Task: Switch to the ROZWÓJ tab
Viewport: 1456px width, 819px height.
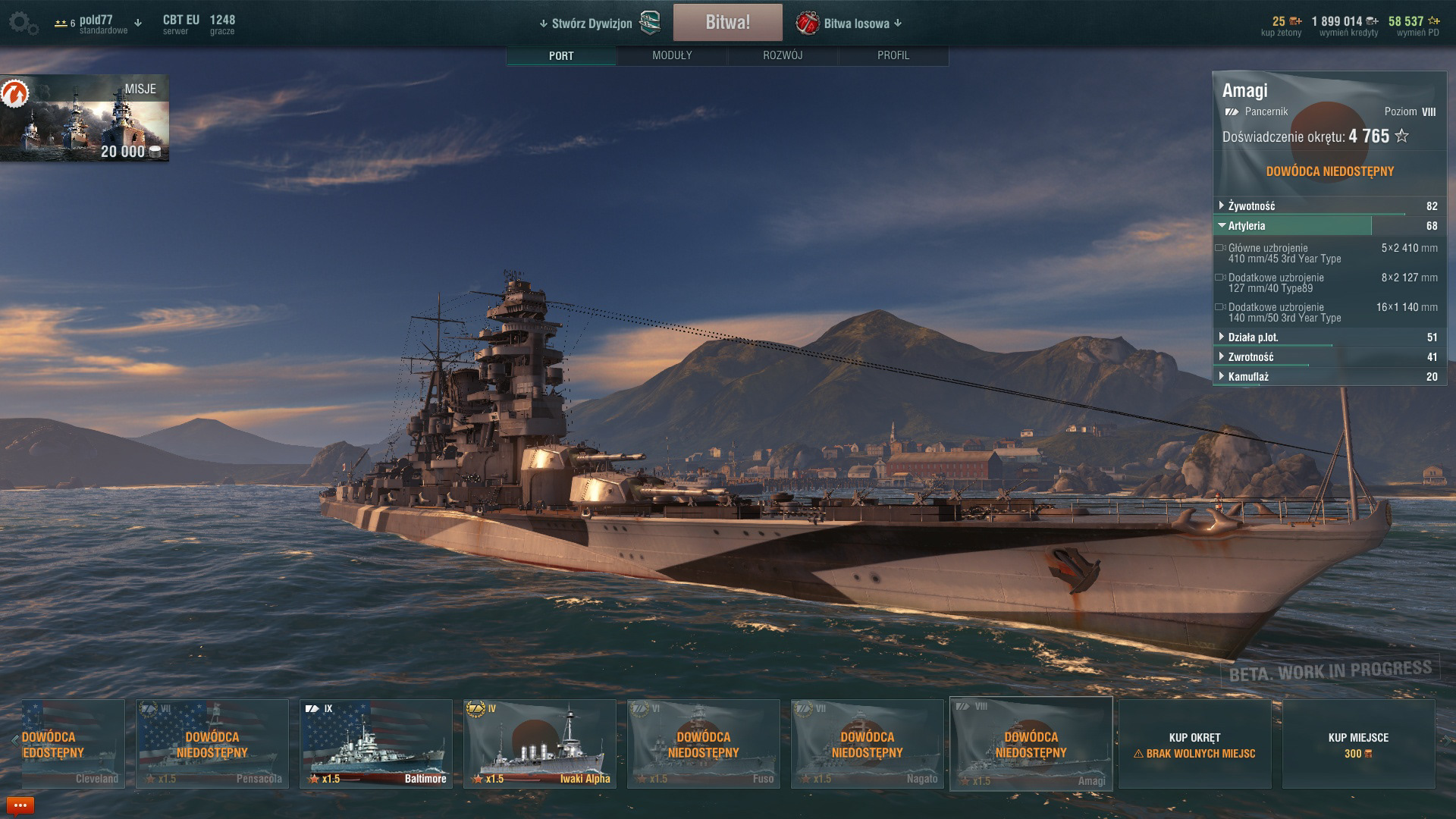Action: click(x=783, y=55)
